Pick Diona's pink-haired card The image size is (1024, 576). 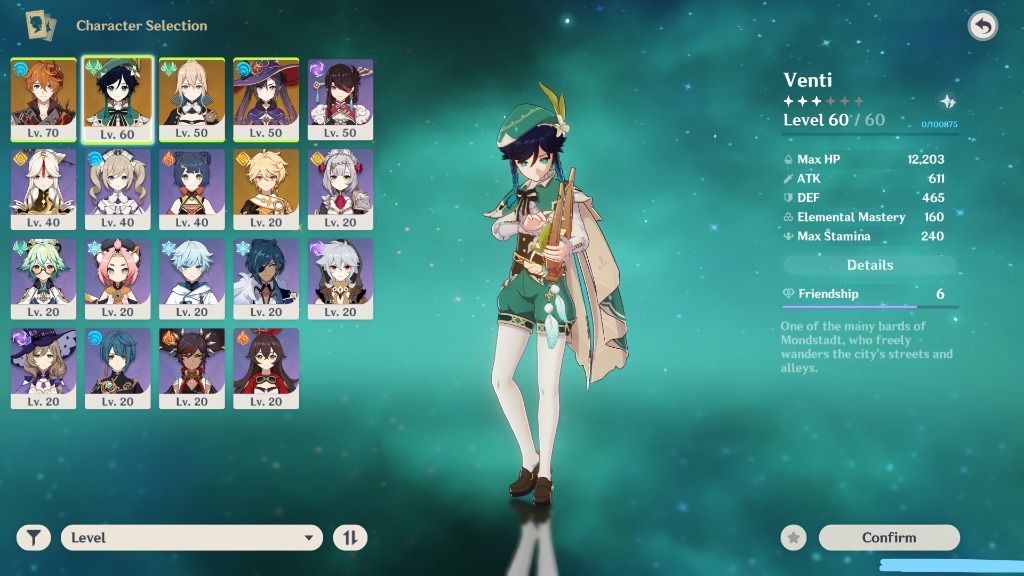(118, 279)
